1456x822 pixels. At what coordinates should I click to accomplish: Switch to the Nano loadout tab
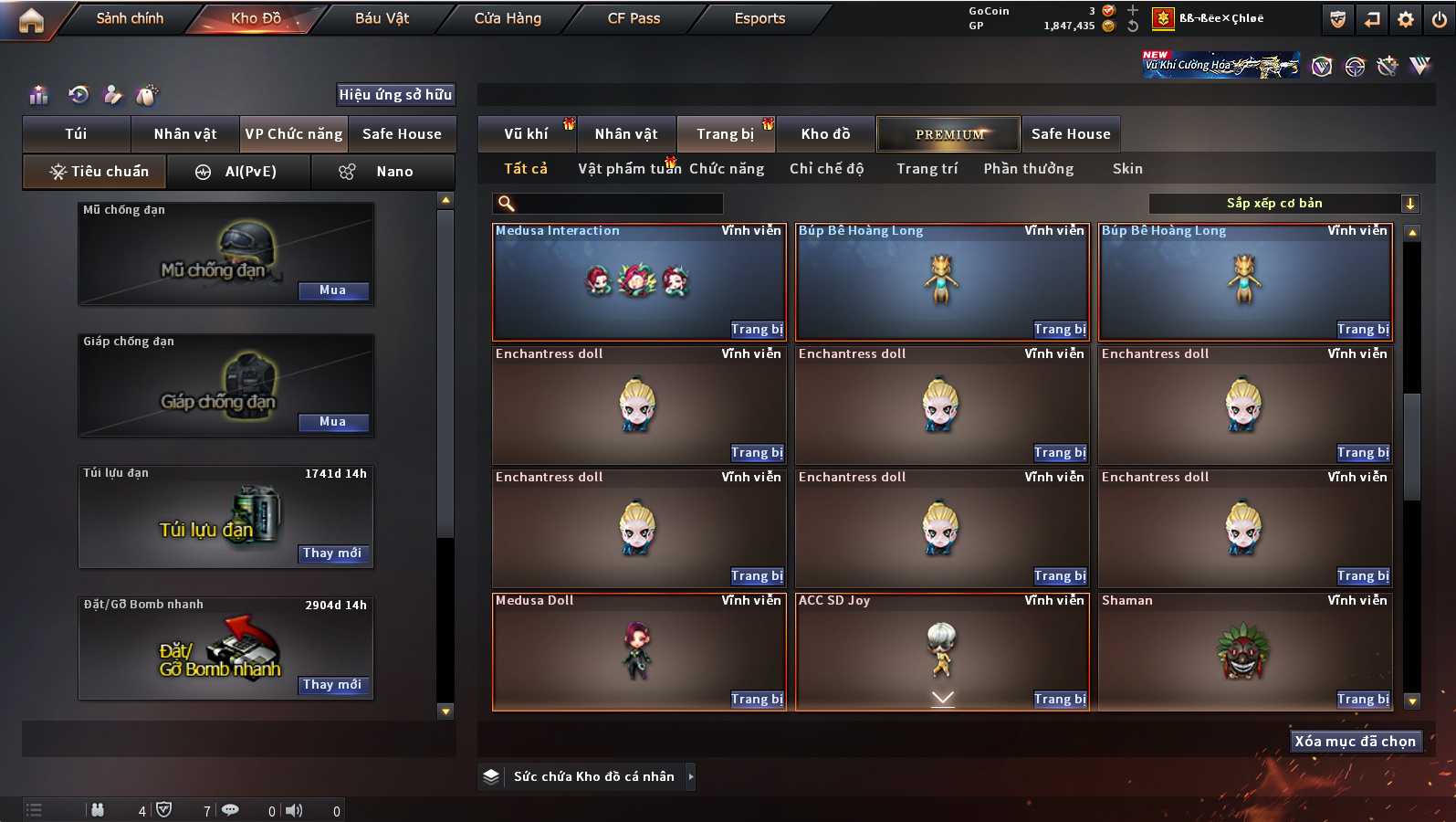coord(383,172)
